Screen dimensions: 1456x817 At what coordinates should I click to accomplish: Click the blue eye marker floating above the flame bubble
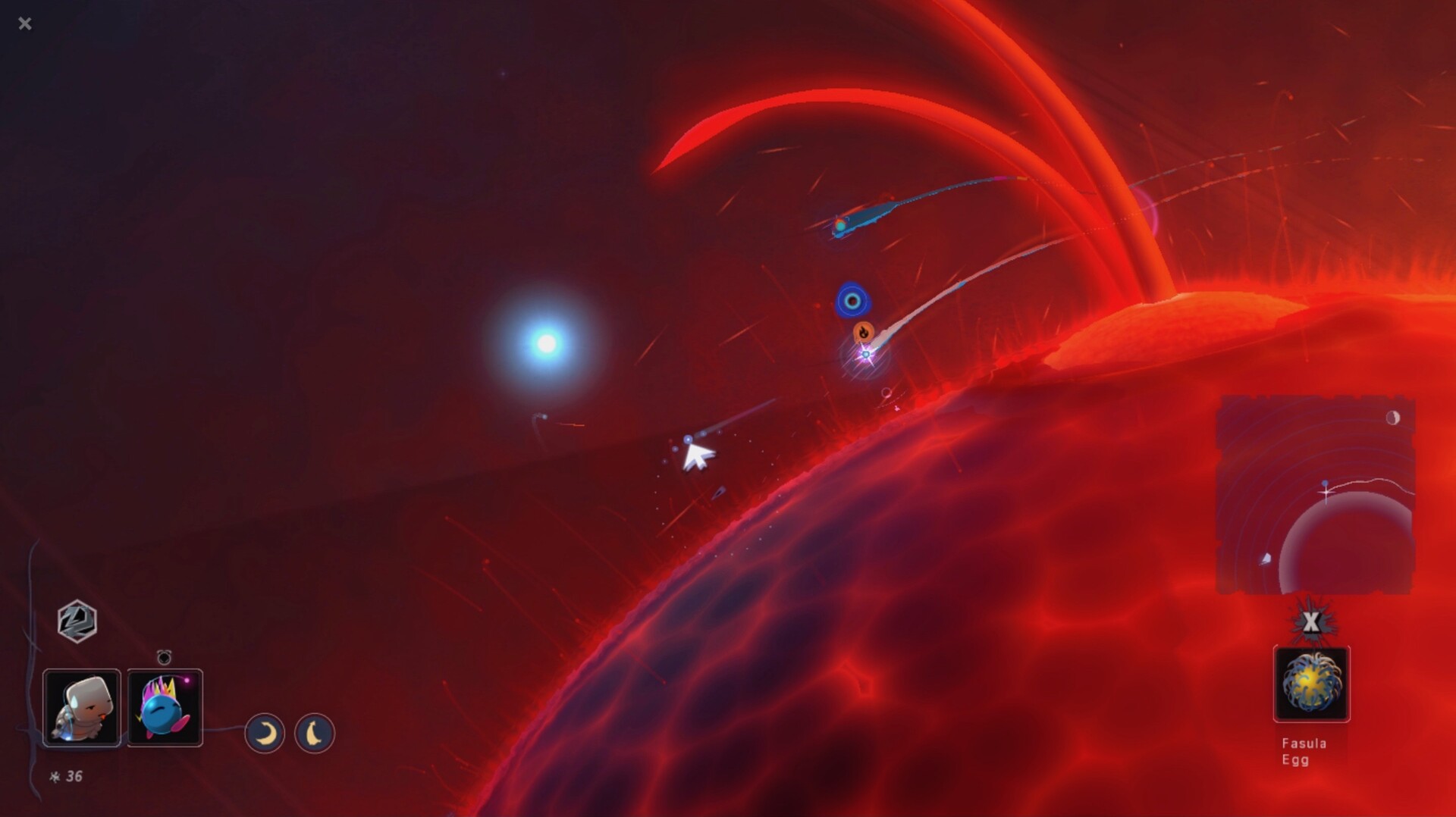point(853,299)
